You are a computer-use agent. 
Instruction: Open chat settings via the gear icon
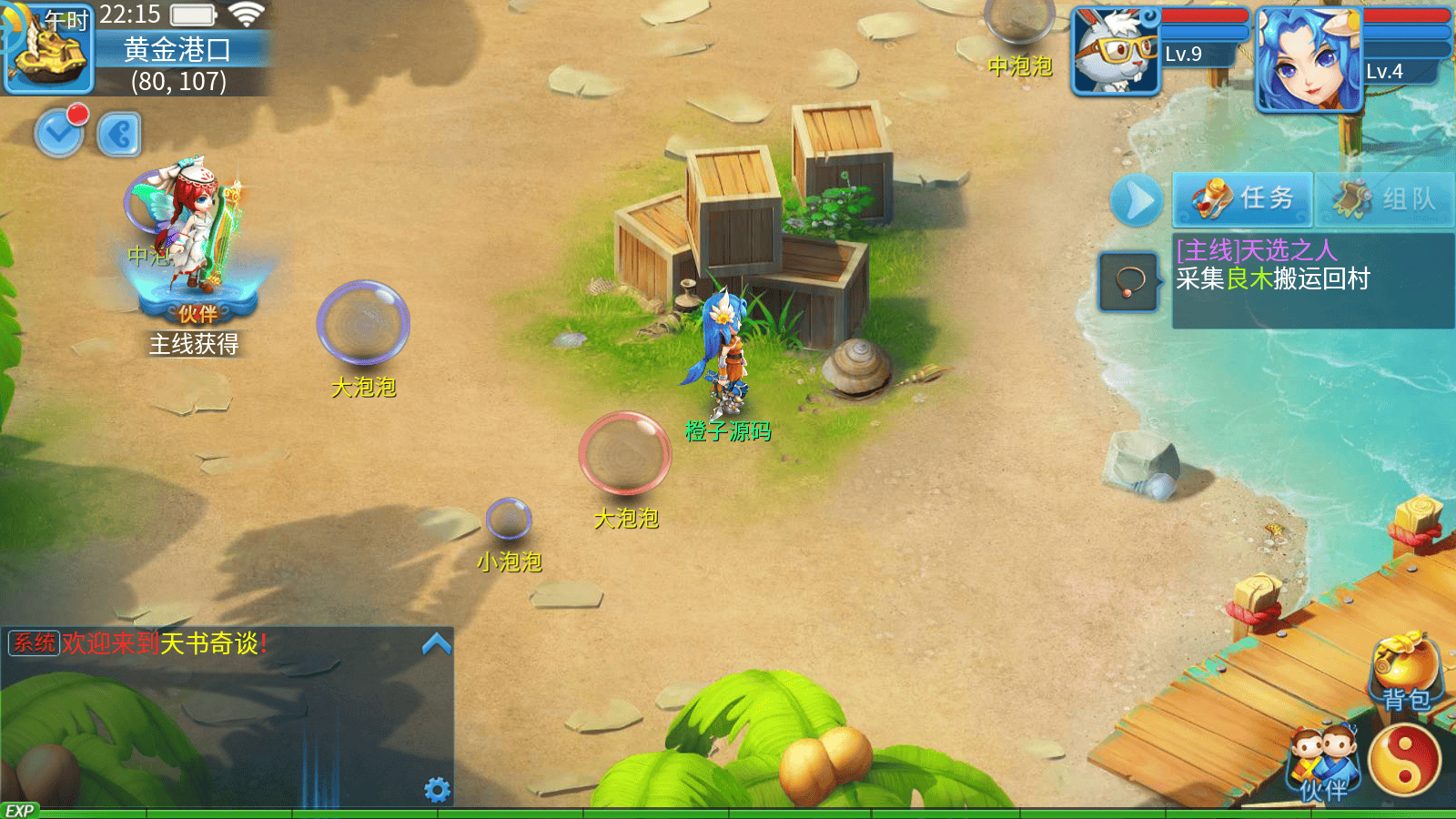point(437,789)
